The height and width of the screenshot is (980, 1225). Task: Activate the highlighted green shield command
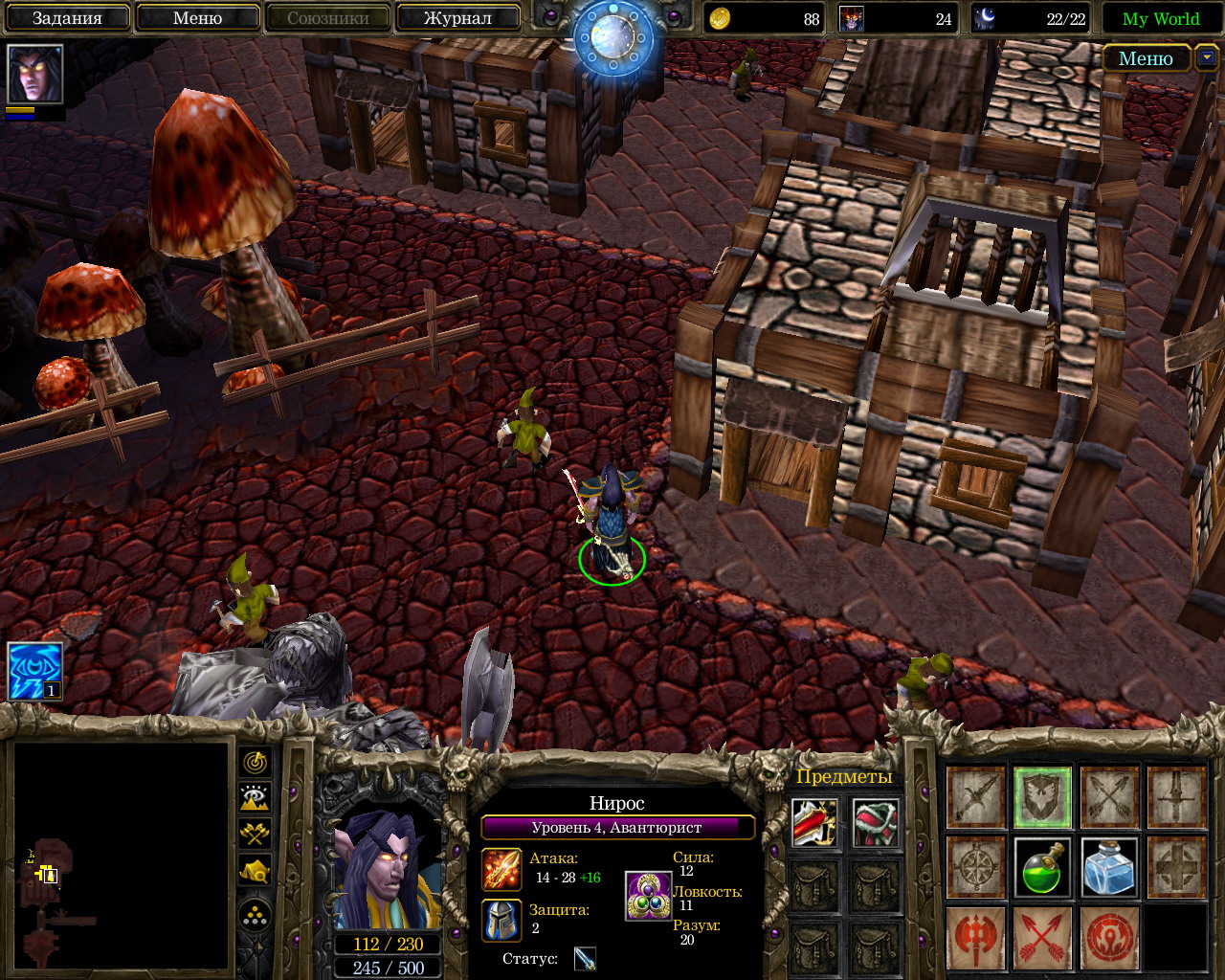pos(1042,797)
